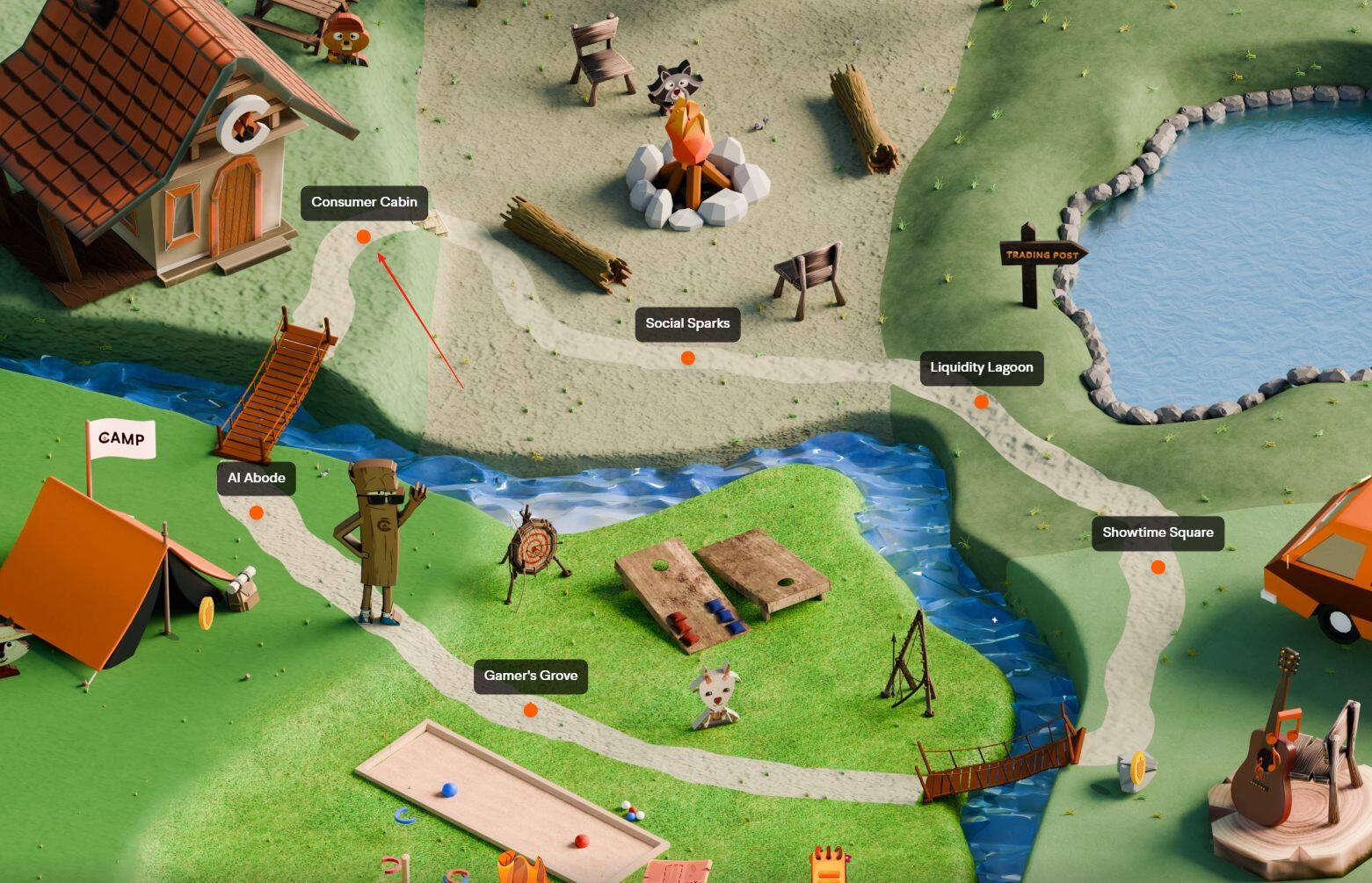This screenshot has height=883, width=1372.
Task: Click the orange marker below Consumer Cabin
Action: [x=363, y=235]
